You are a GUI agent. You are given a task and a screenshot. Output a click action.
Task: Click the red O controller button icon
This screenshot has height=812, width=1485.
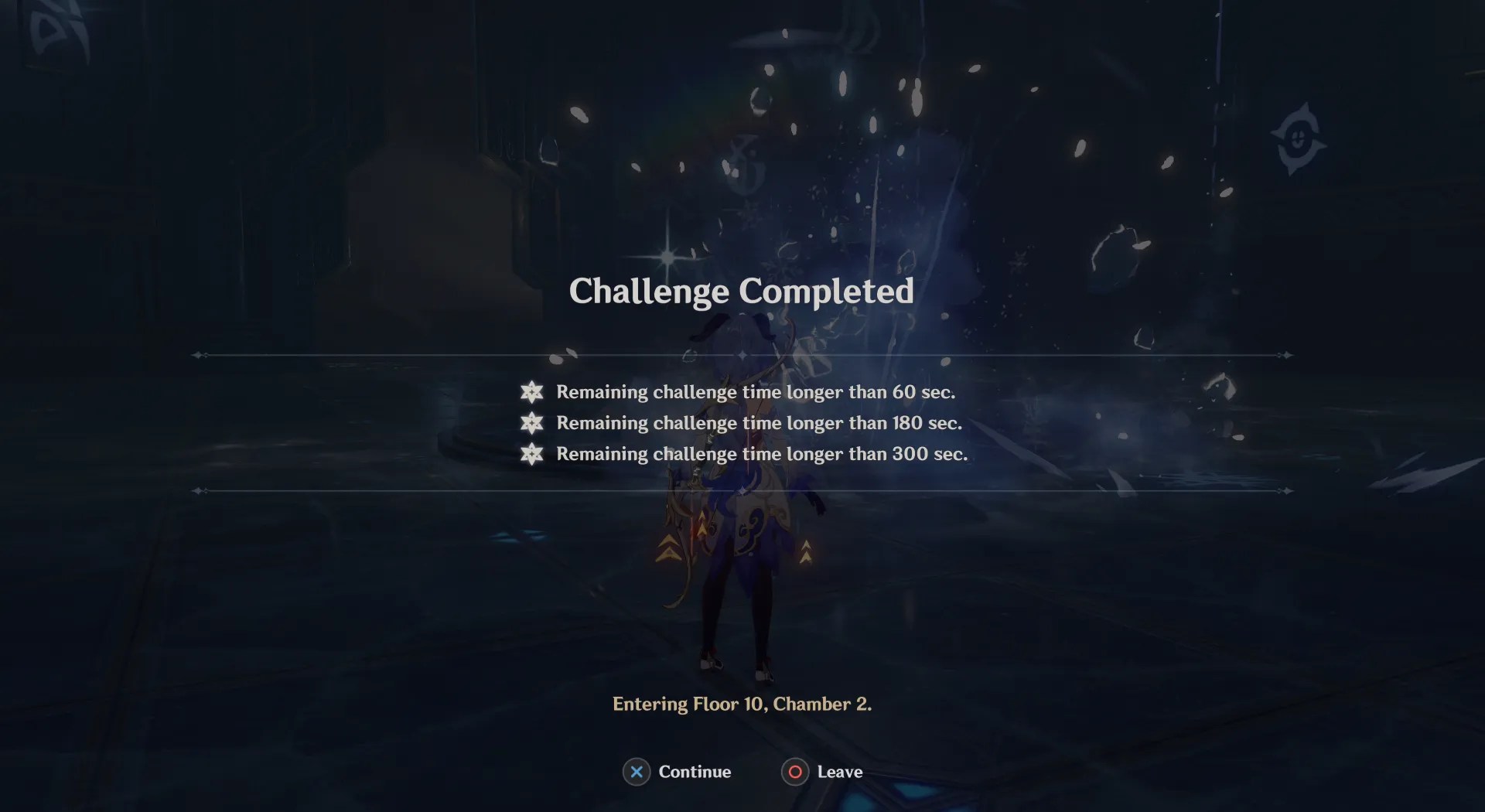point(794,772)
